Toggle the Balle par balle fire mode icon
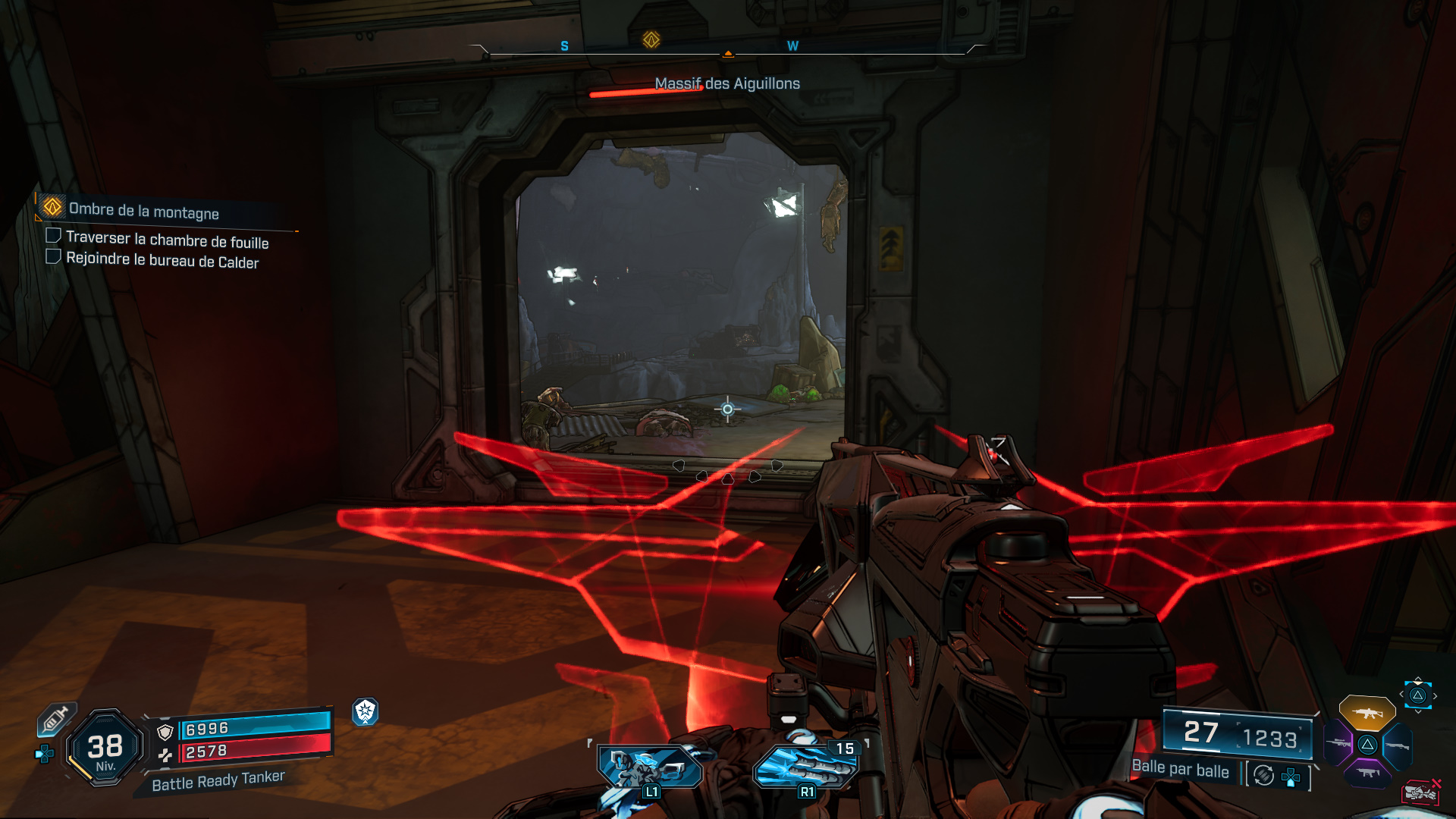Image resolution: width=1456 pixels, height=819 pixels. 1263,775
